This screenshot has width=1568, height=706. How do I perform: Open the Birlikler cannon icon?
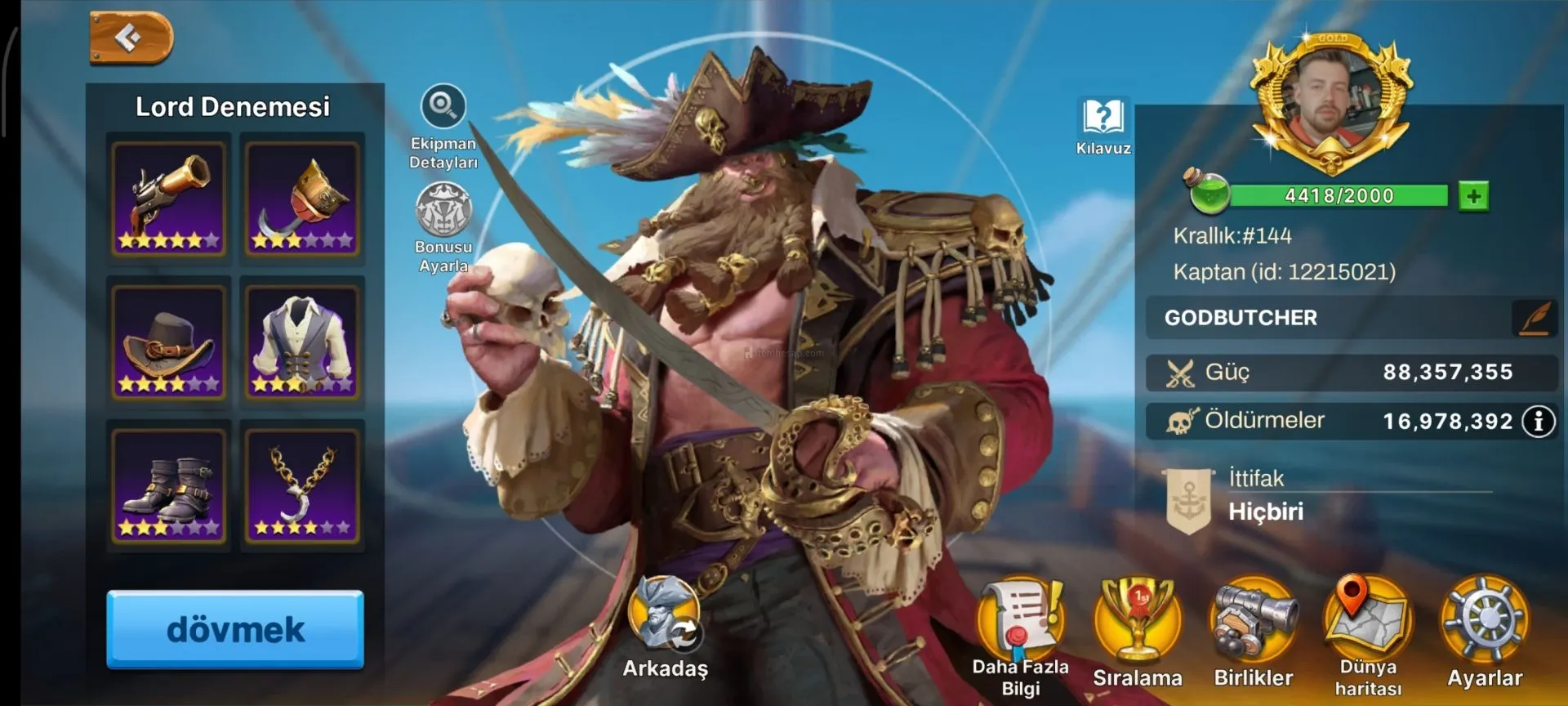[x=1254, y=621]
